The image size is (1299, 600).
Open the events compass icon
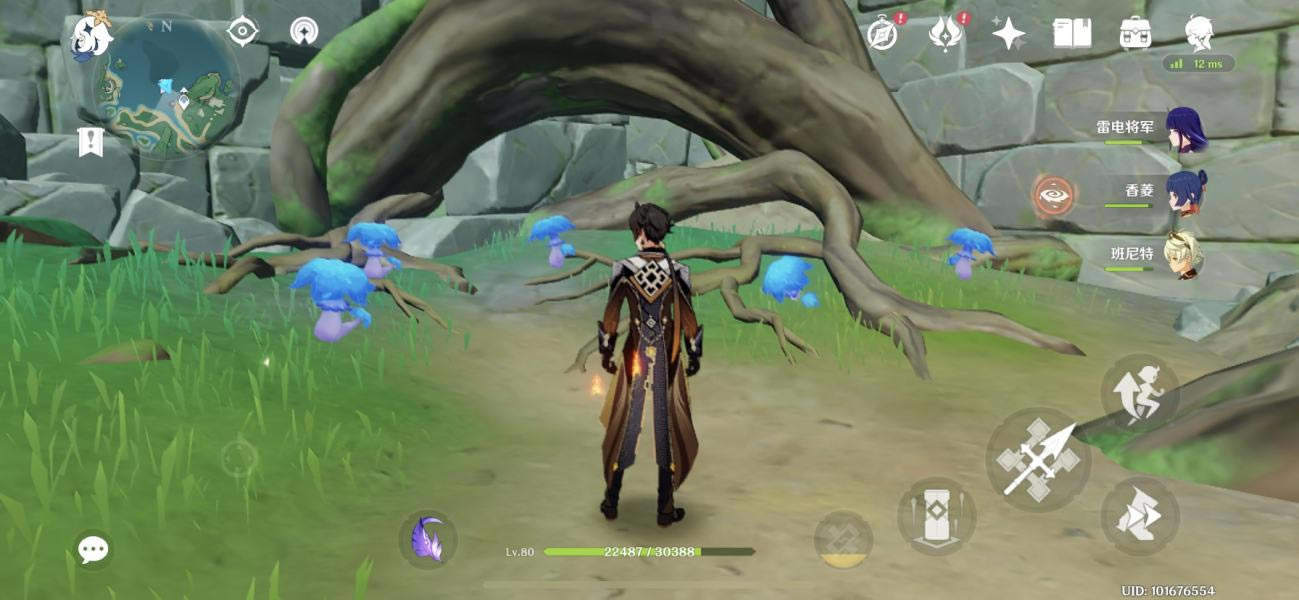[882, 34]
